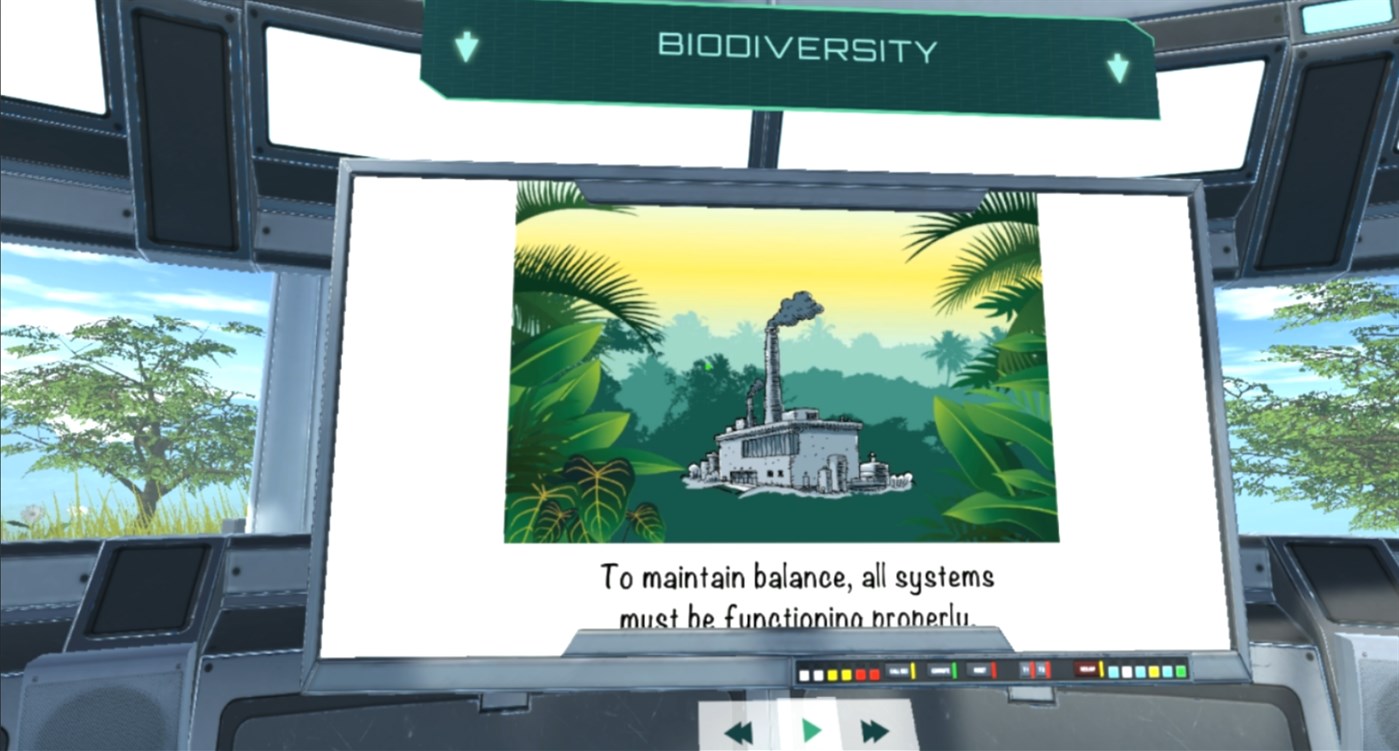The image size is (1399, 751).
Task: Rewind to the previous slide
Action: [741, 730]
